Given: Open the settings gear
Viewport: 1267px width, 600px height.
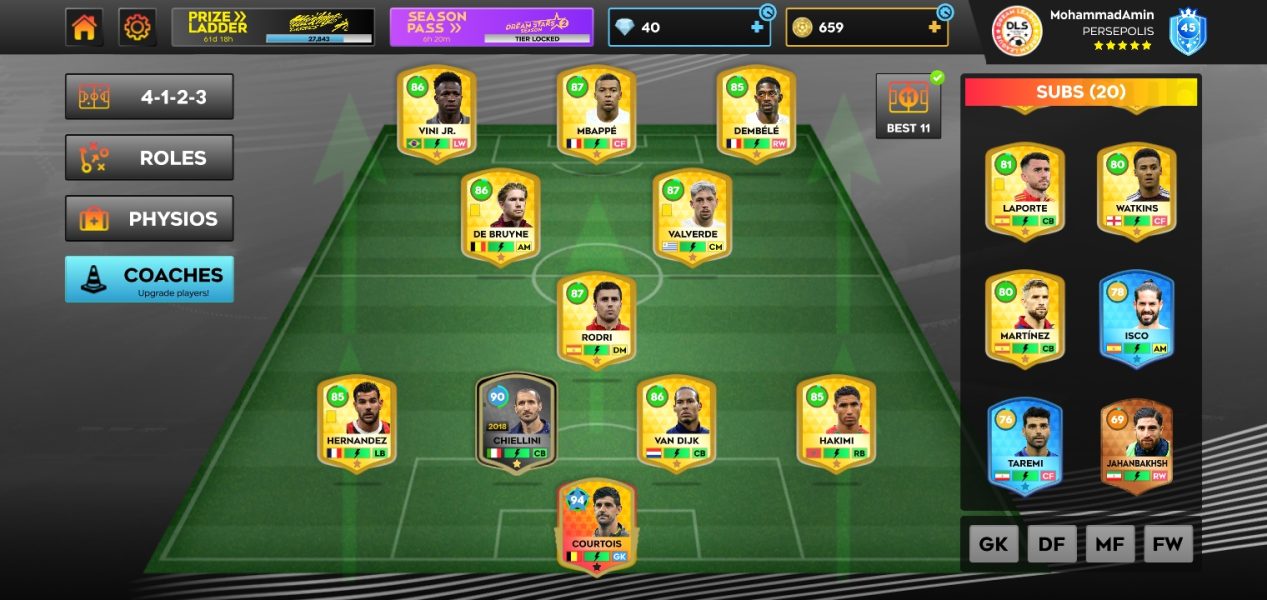Looking at the screenshot, I should tap(137, 27).
